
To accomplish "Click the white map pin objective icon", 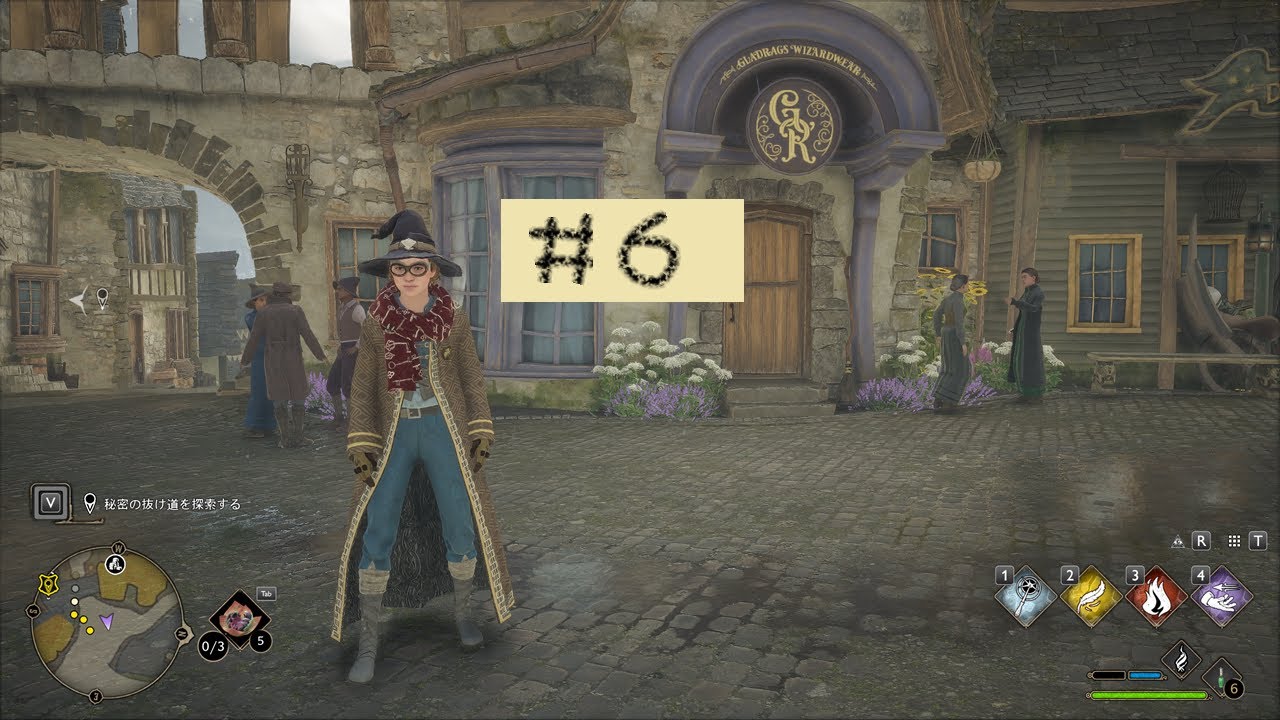I will click(90, 503).
